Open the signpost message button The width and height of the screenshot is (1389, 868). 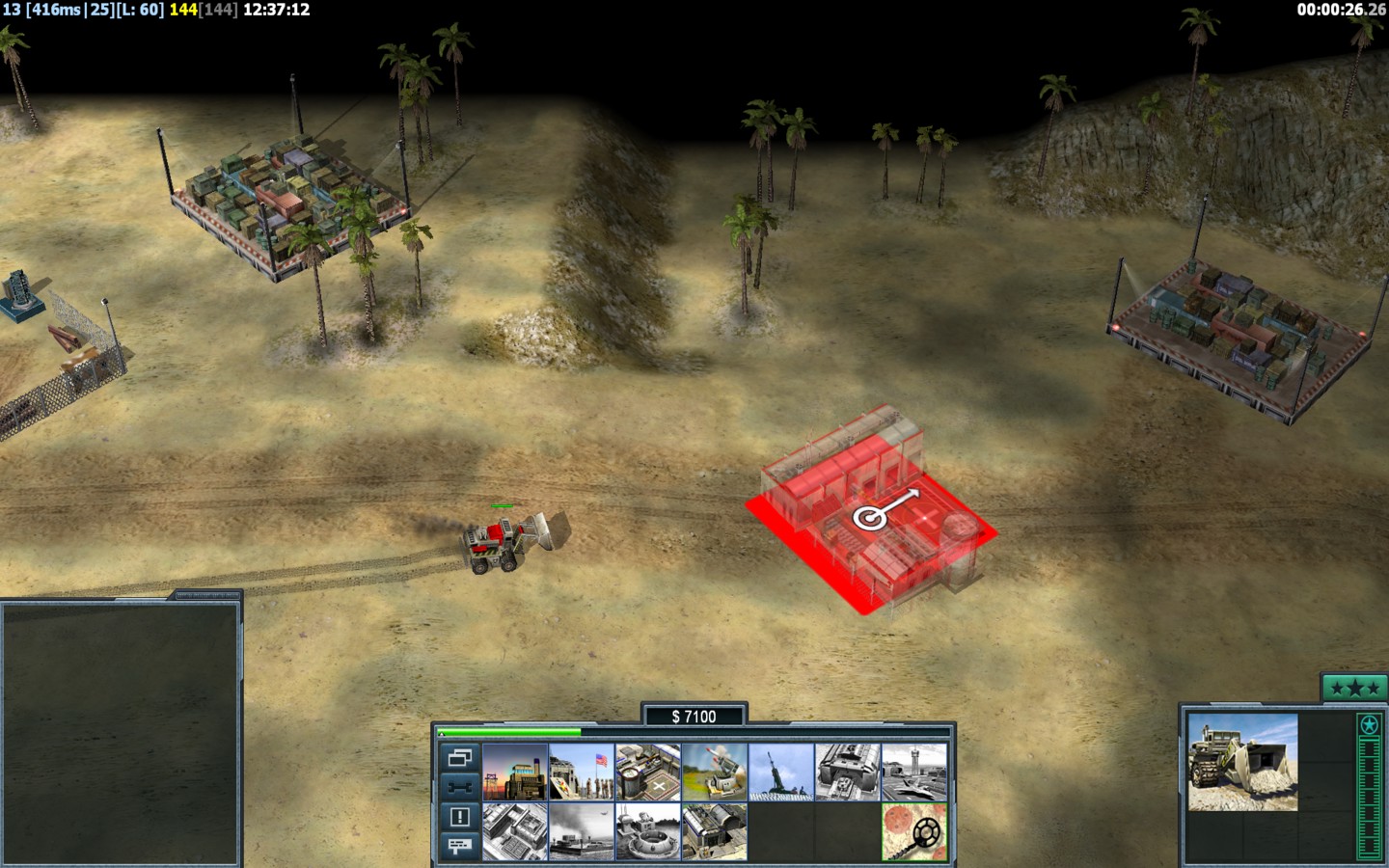[x=459, y=846]
